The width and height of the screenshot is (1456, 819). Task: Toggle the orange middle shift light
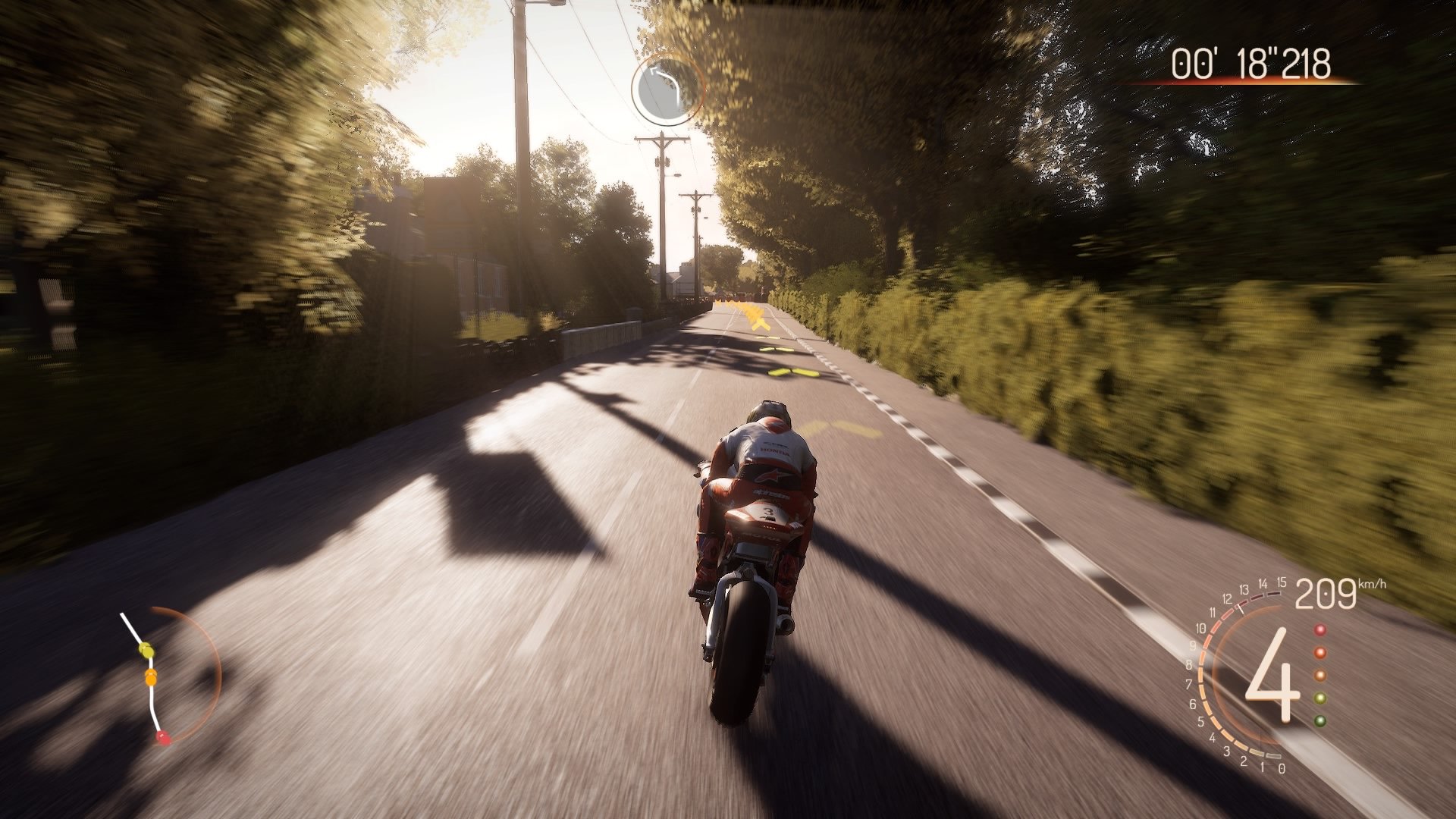[1319, 675]
